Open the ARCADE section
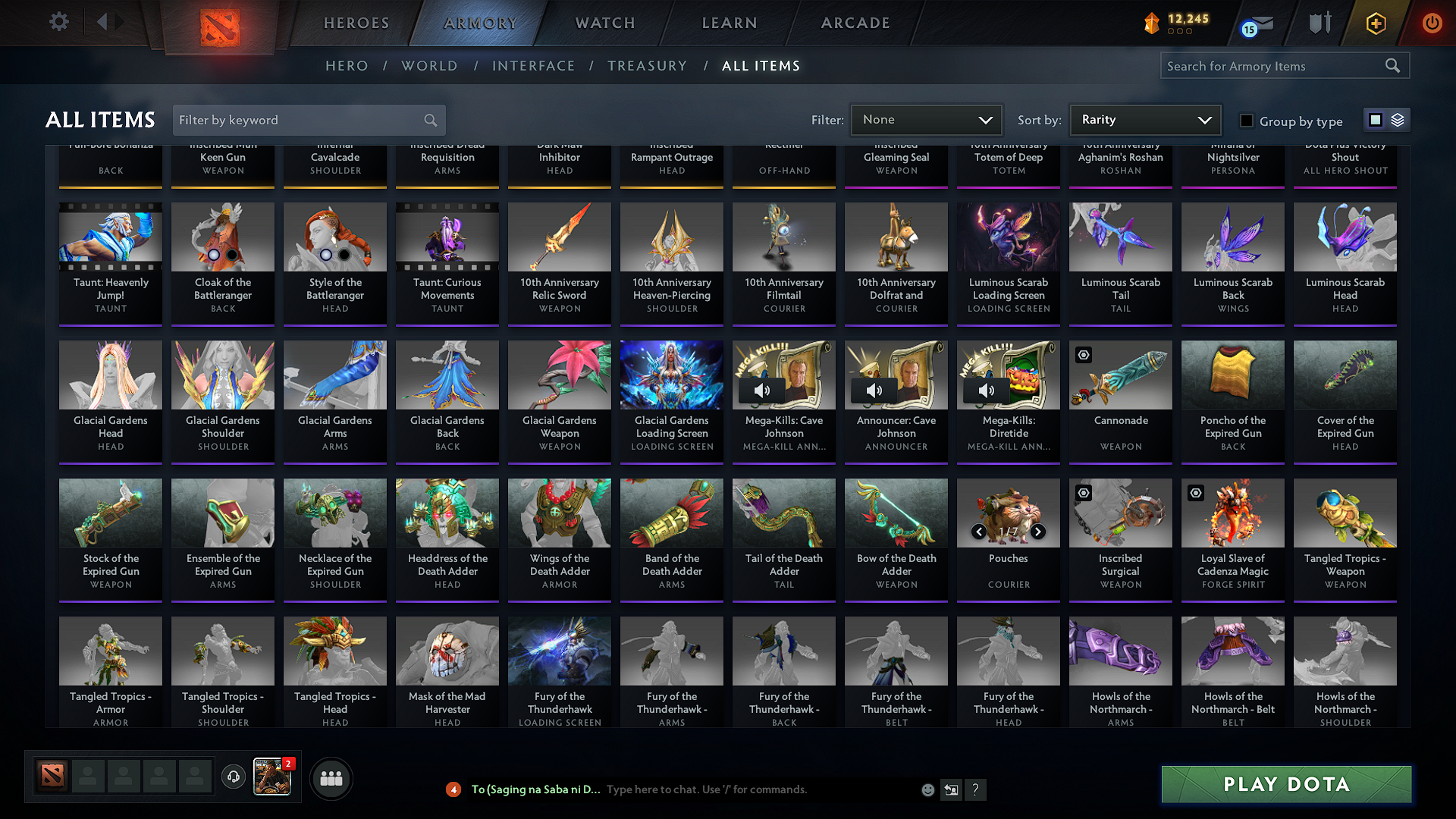This screenshot has width=1456, height=819. click(x=855, y=23)
